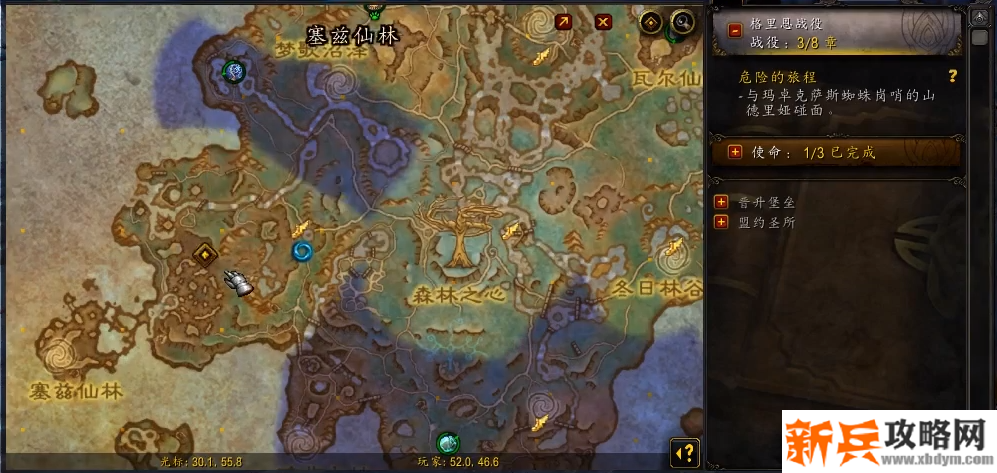Click the blue swirl quest marker on map
The image size is (997, 473).
click(301, 251)
